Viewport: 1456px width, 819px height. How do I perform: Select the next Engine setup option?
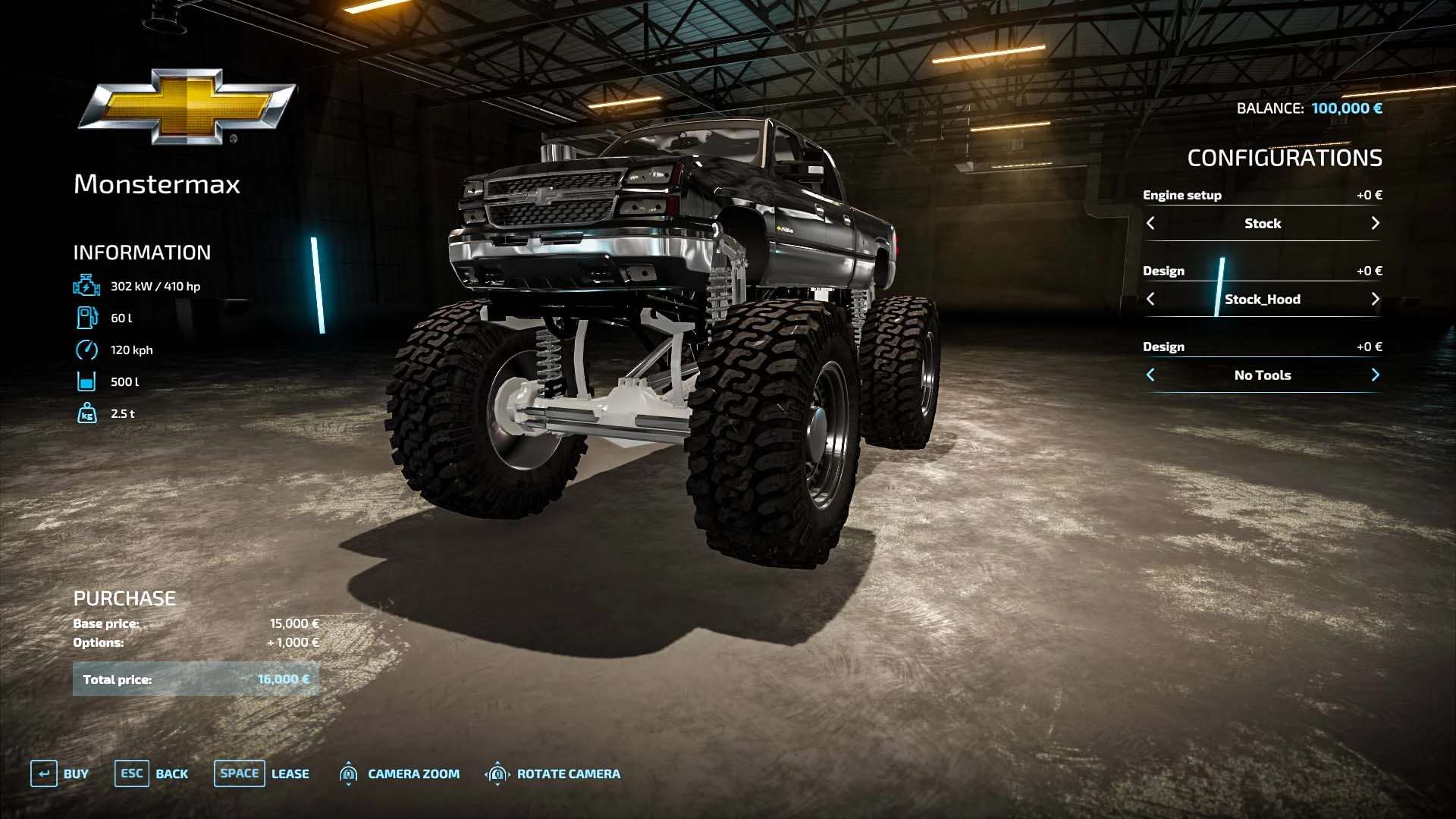(1375, 223)
